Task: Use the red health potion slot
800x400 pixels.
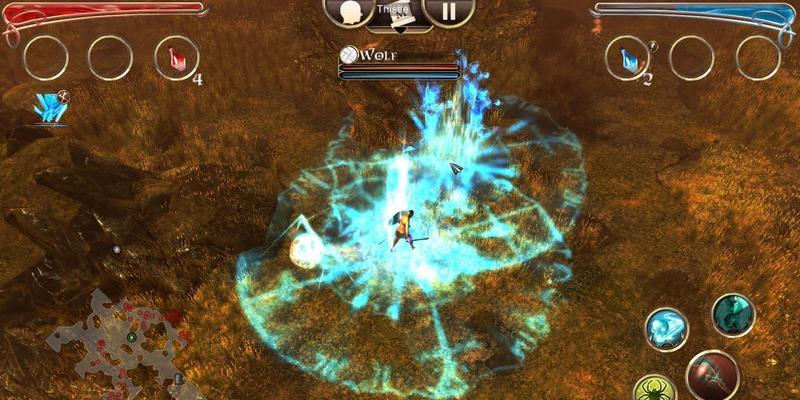Action: (176, 56)
